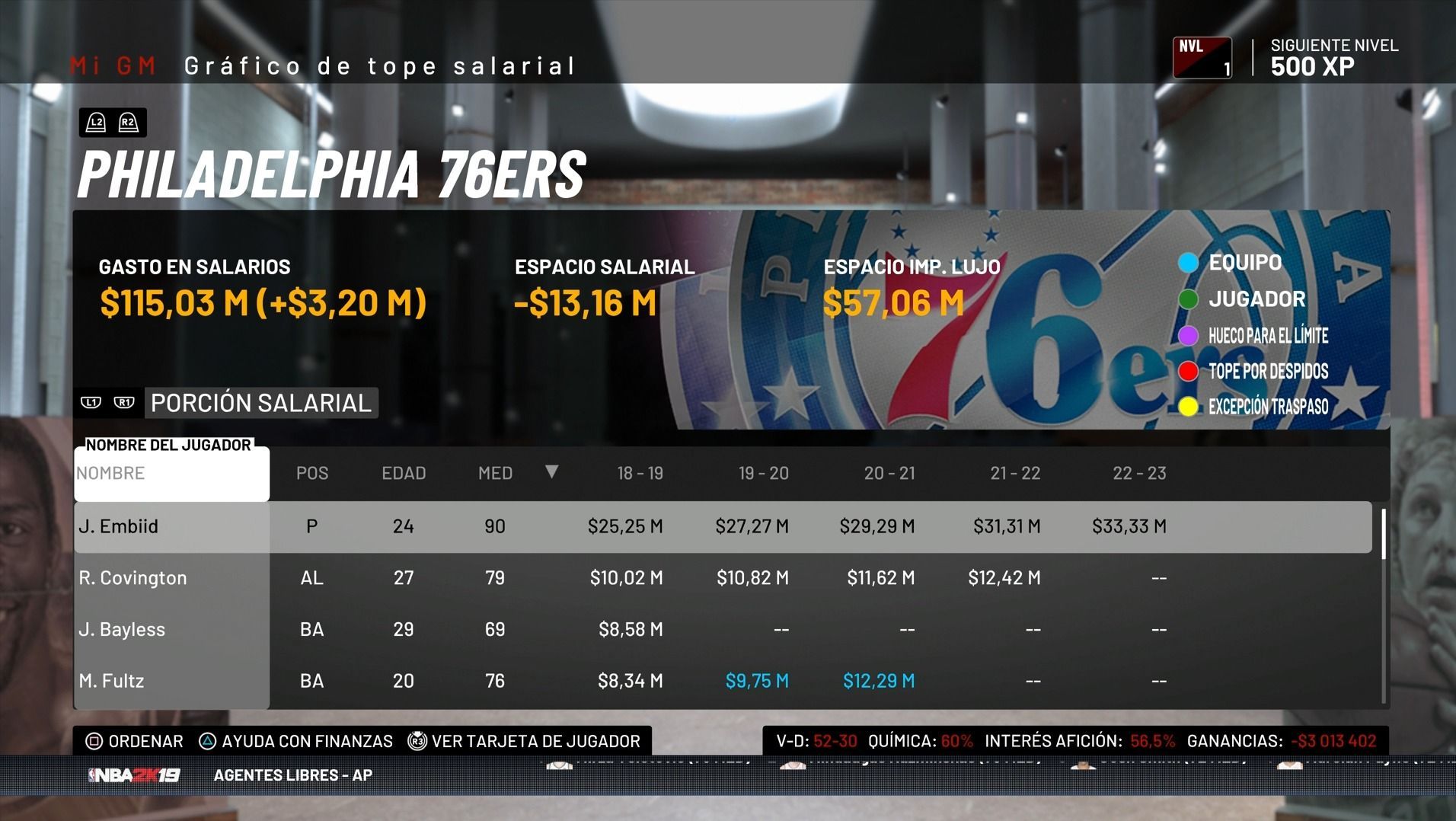Sort by 22 - 23 season salary
The height and width of the screenshot is (821, 1456).
coord(1139,474)
